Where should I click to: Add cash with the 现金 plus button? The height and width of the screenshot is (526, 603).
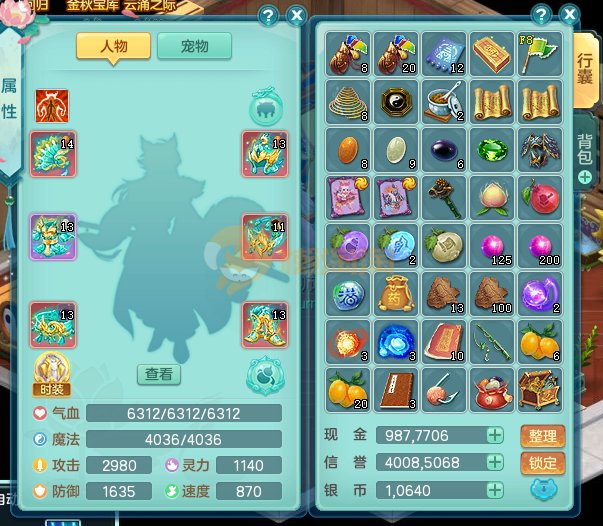tap(494, 435)
